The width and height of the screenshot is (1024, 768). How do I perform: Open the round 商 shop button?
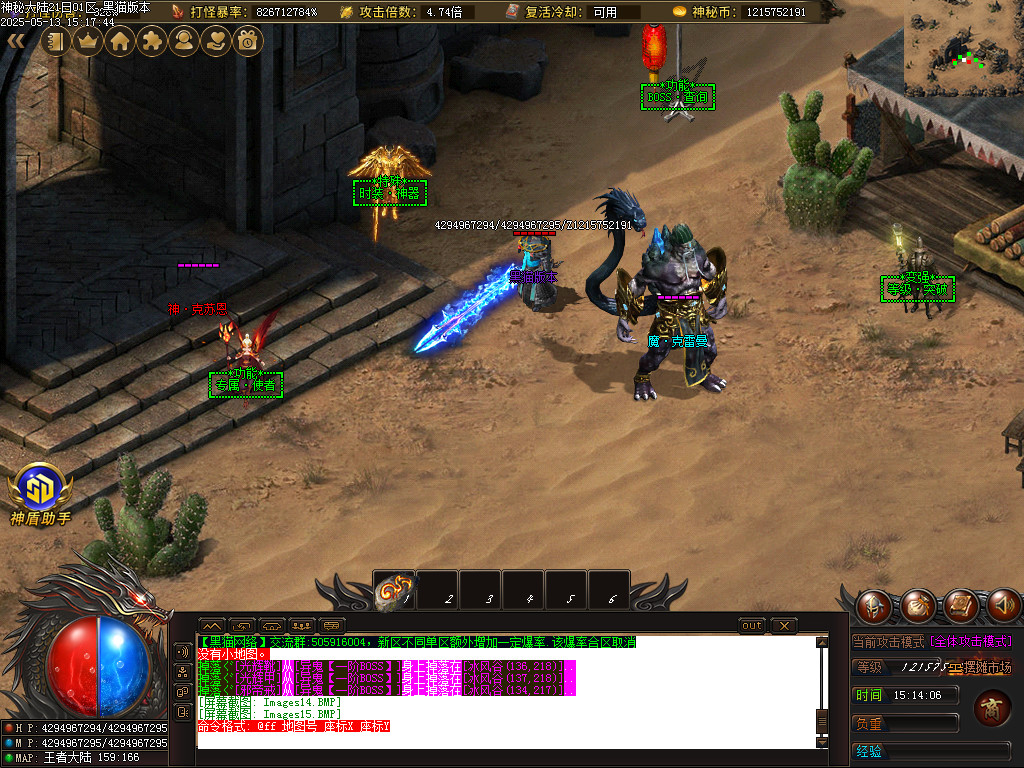pyautogui.click(x=992, y=707)
